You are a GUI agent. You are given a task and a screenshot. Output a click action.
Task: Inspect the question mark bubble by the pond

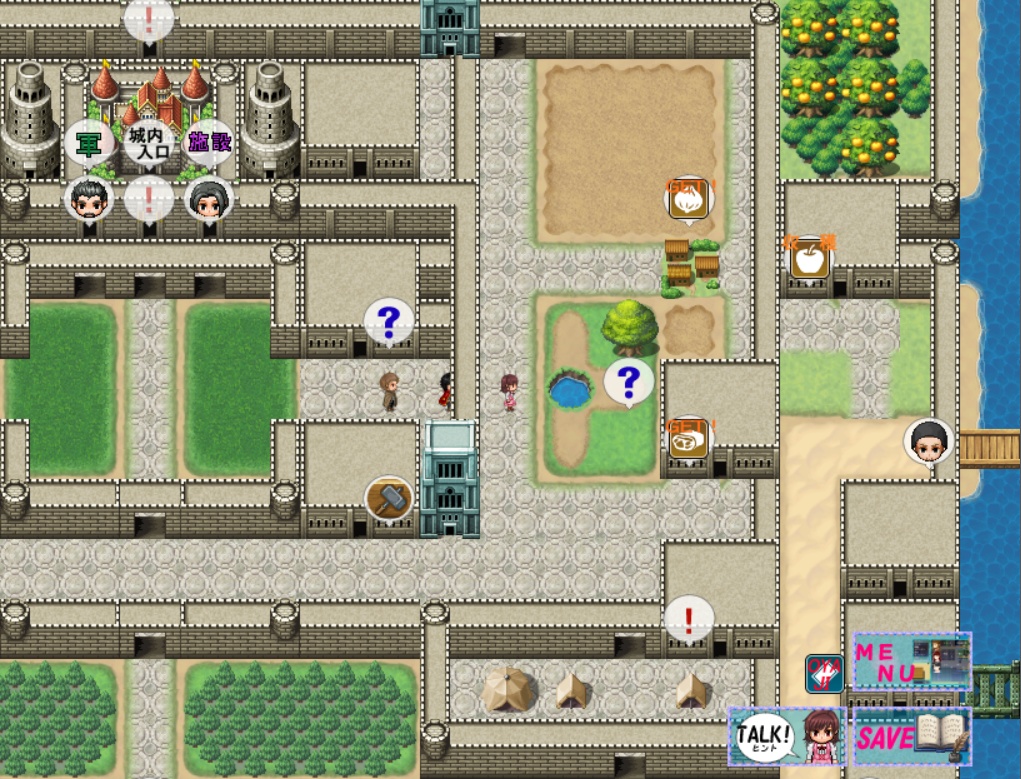click(628, 382)
